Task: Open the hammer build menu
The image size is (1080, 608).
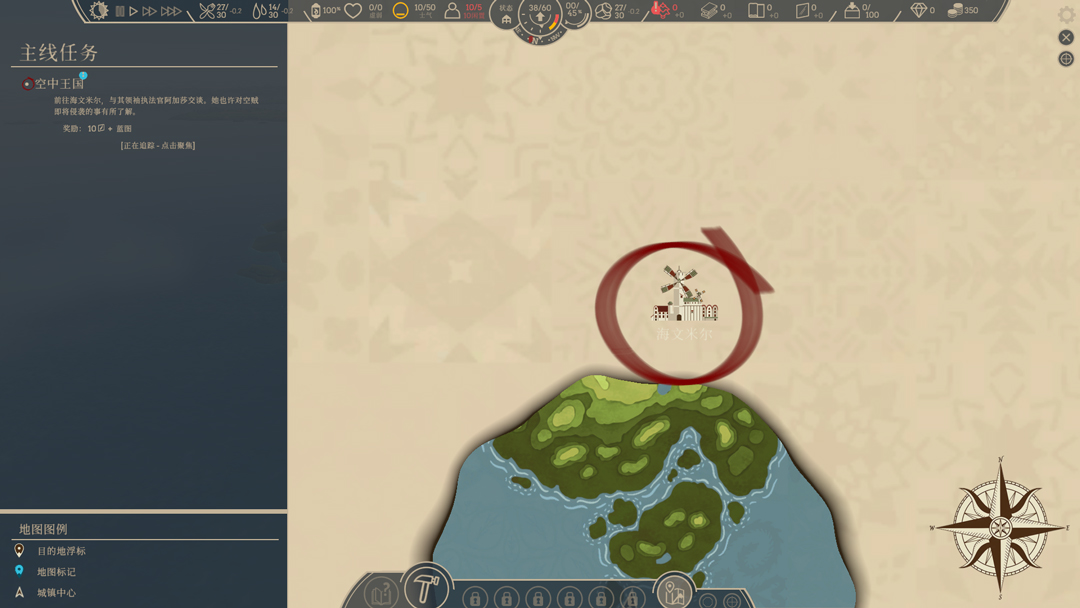Action: click(426, 587)
